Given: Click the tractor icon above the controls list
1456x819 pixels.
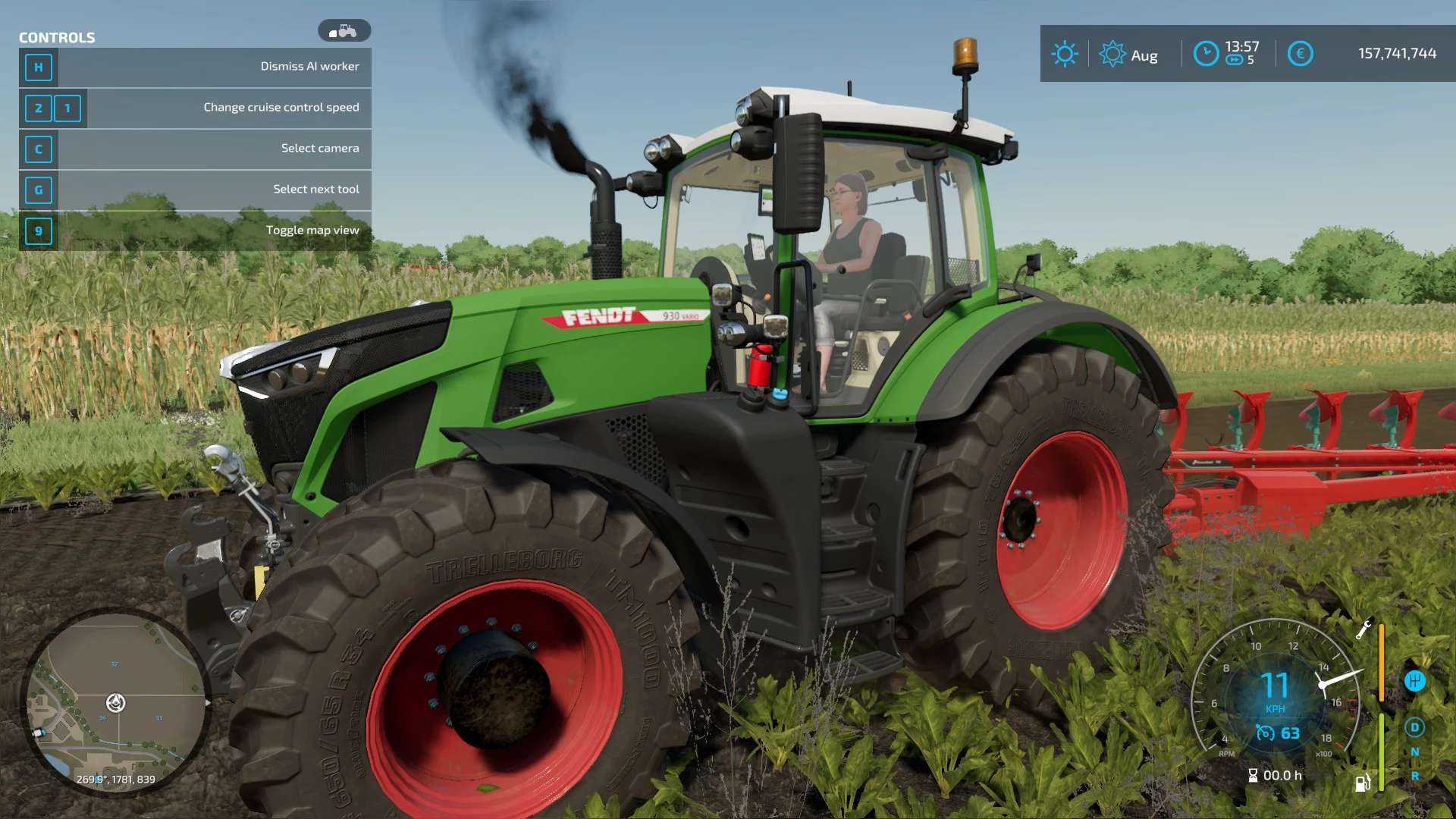Looking at the screenshot, I should click(344, 31).
